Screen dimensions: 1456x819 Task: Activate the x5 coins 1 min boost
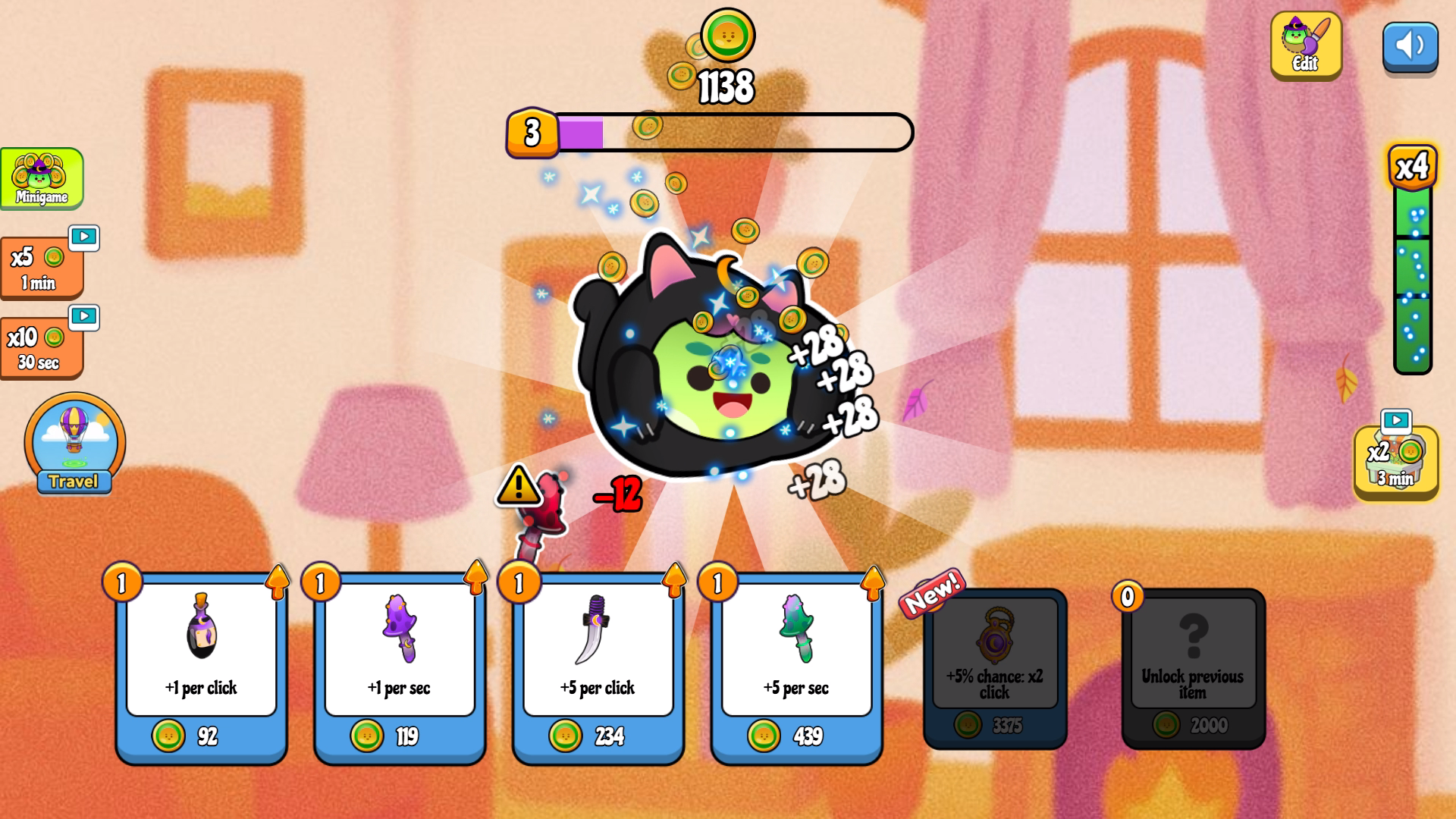point(42,268)
